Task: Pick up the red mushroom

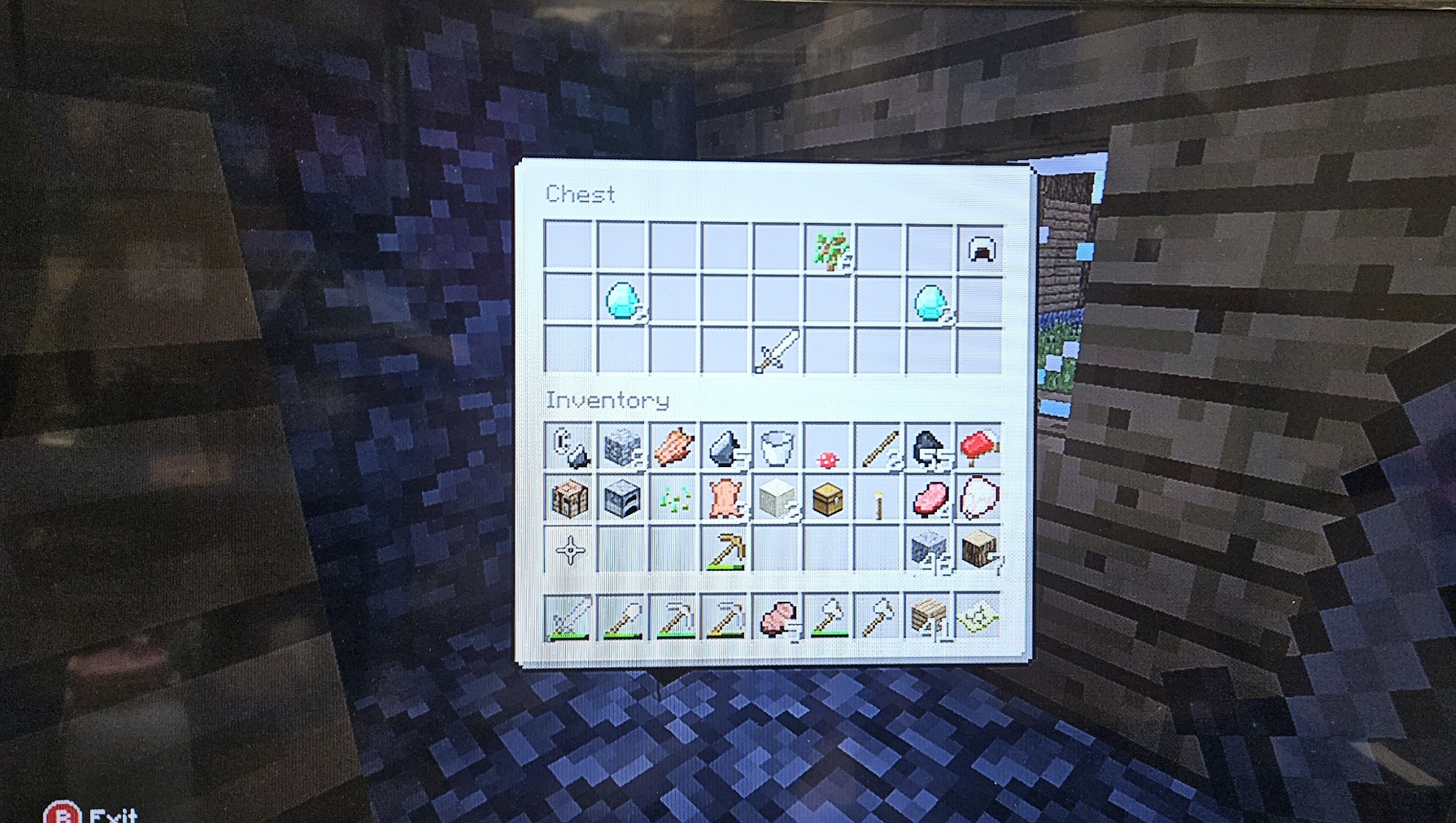Action: [x=828, y=458]
